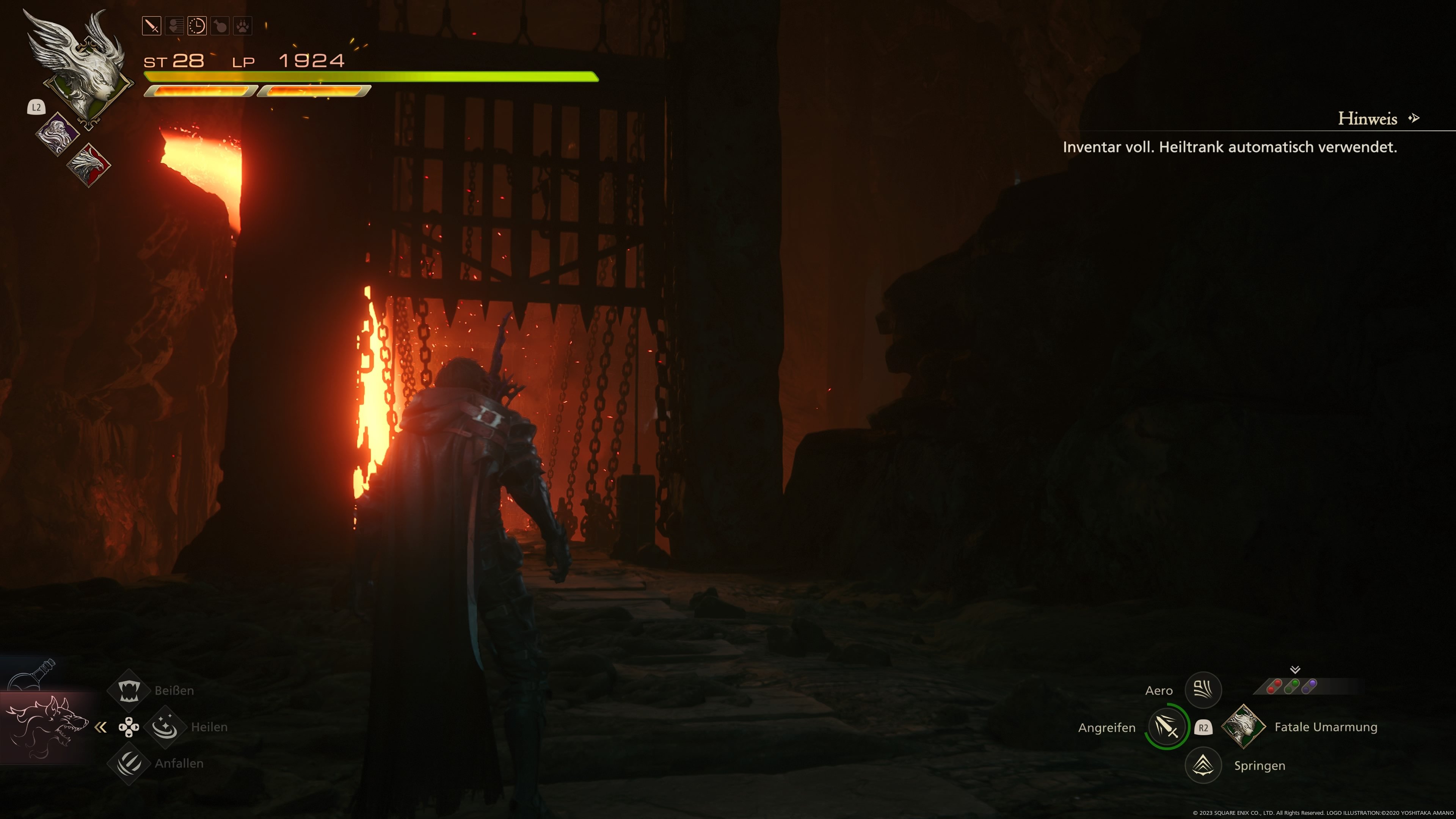Click the green ability orb pair
1456x819 pixels.
[x=1291, y=686]
